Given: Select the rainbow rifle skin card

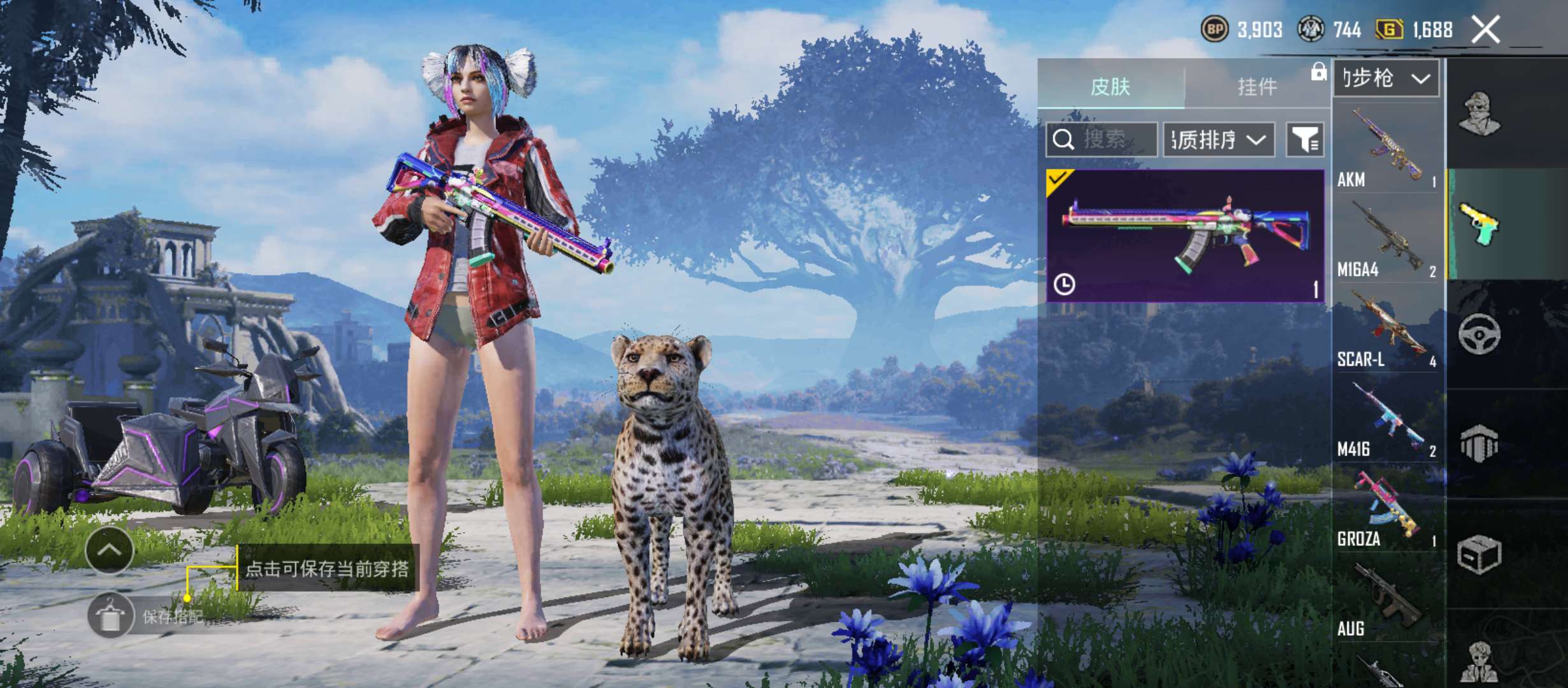Looking at the screenshot, I should coord(1186,236).
